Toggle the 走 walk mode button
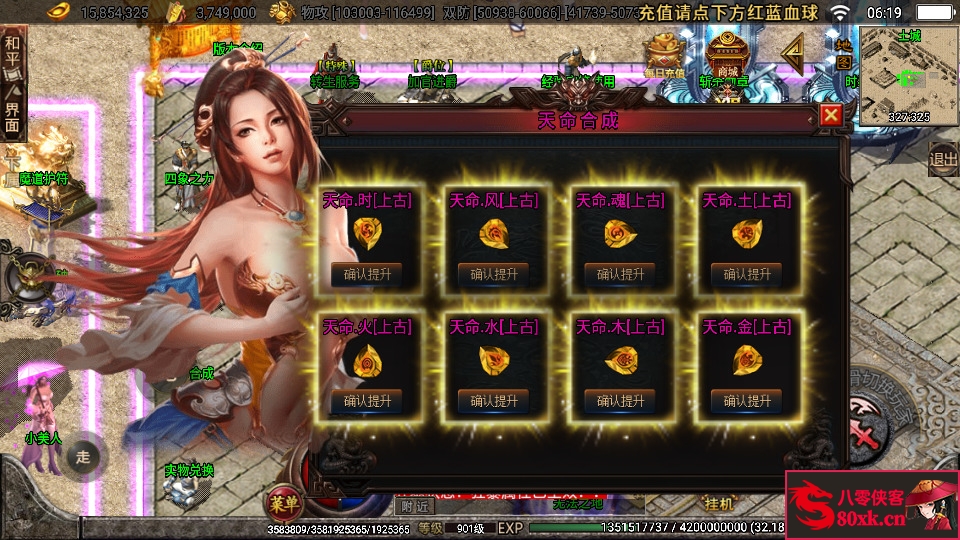960x540 pixels. [x=83, y=457]
